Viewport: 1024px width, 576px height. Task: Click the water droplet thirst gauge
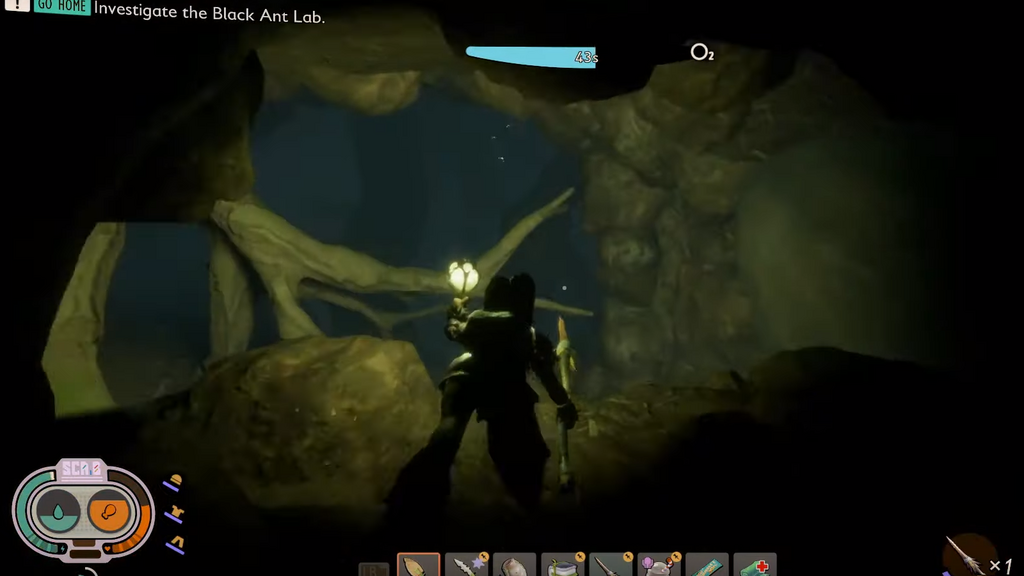(58, 512)
